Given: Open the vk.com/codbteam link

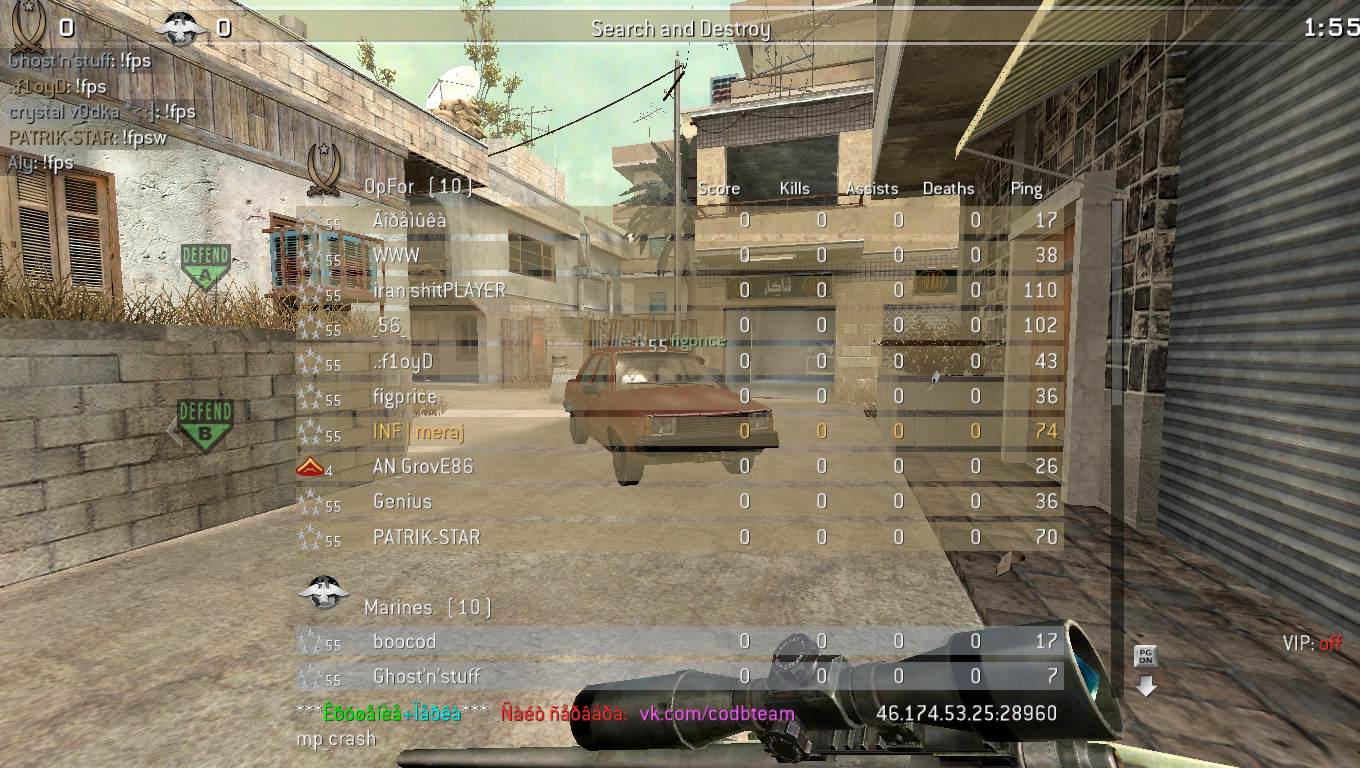Looking at the screenshot, I should tap(717, 713).
